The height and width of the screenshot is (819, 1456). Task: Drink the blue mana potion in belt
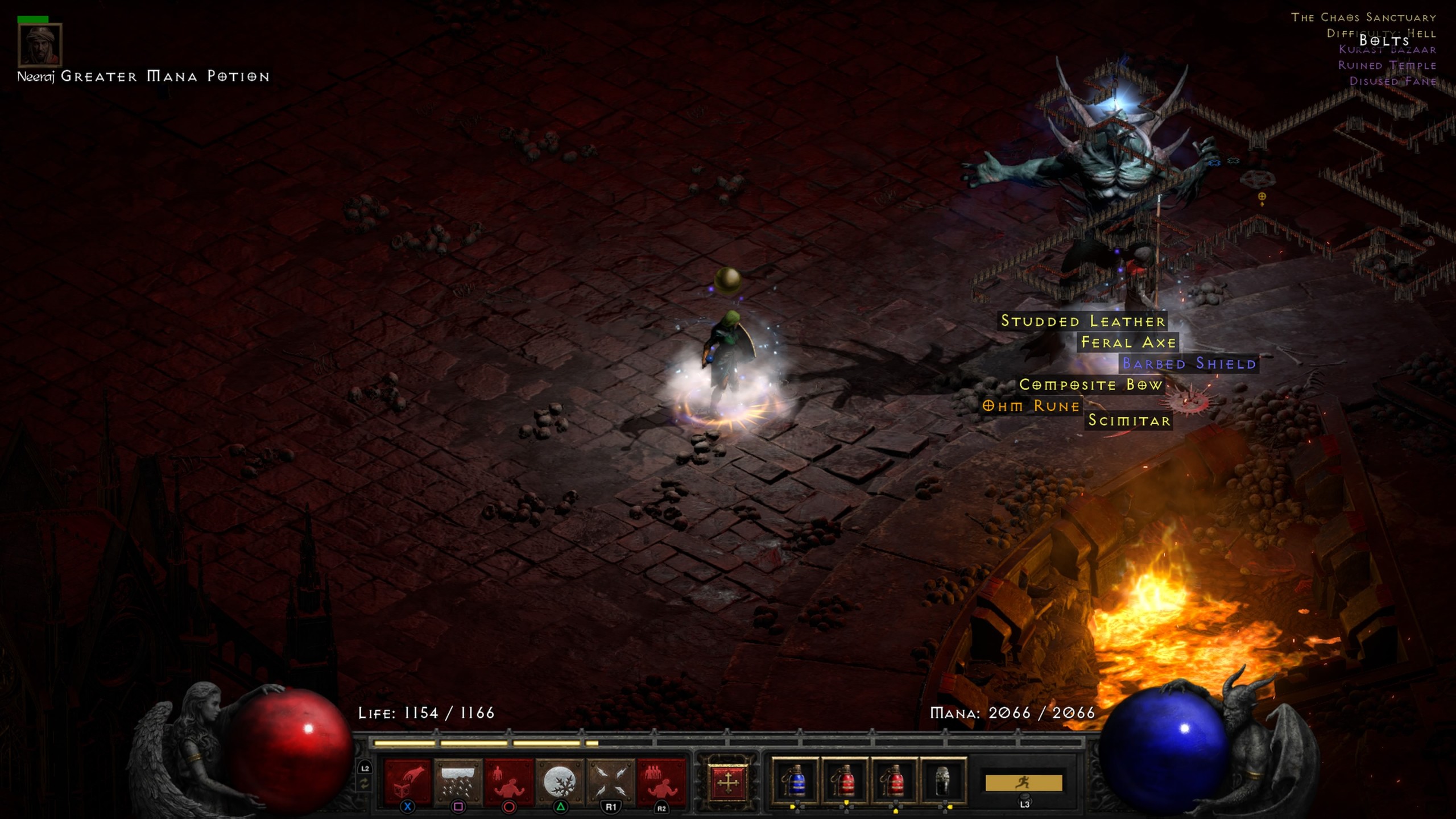tap(795, 781)
